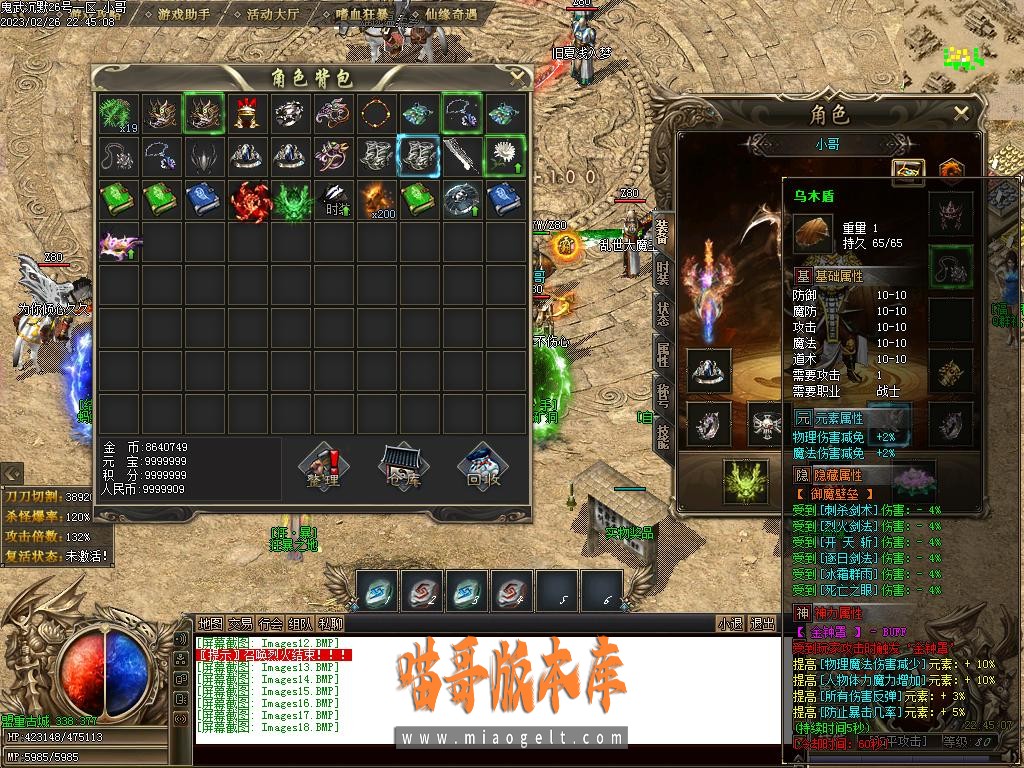The image size is (1024, 768).
Task: Select the 游戏助手 top menu entry
Action: click(x=184, y=15)
